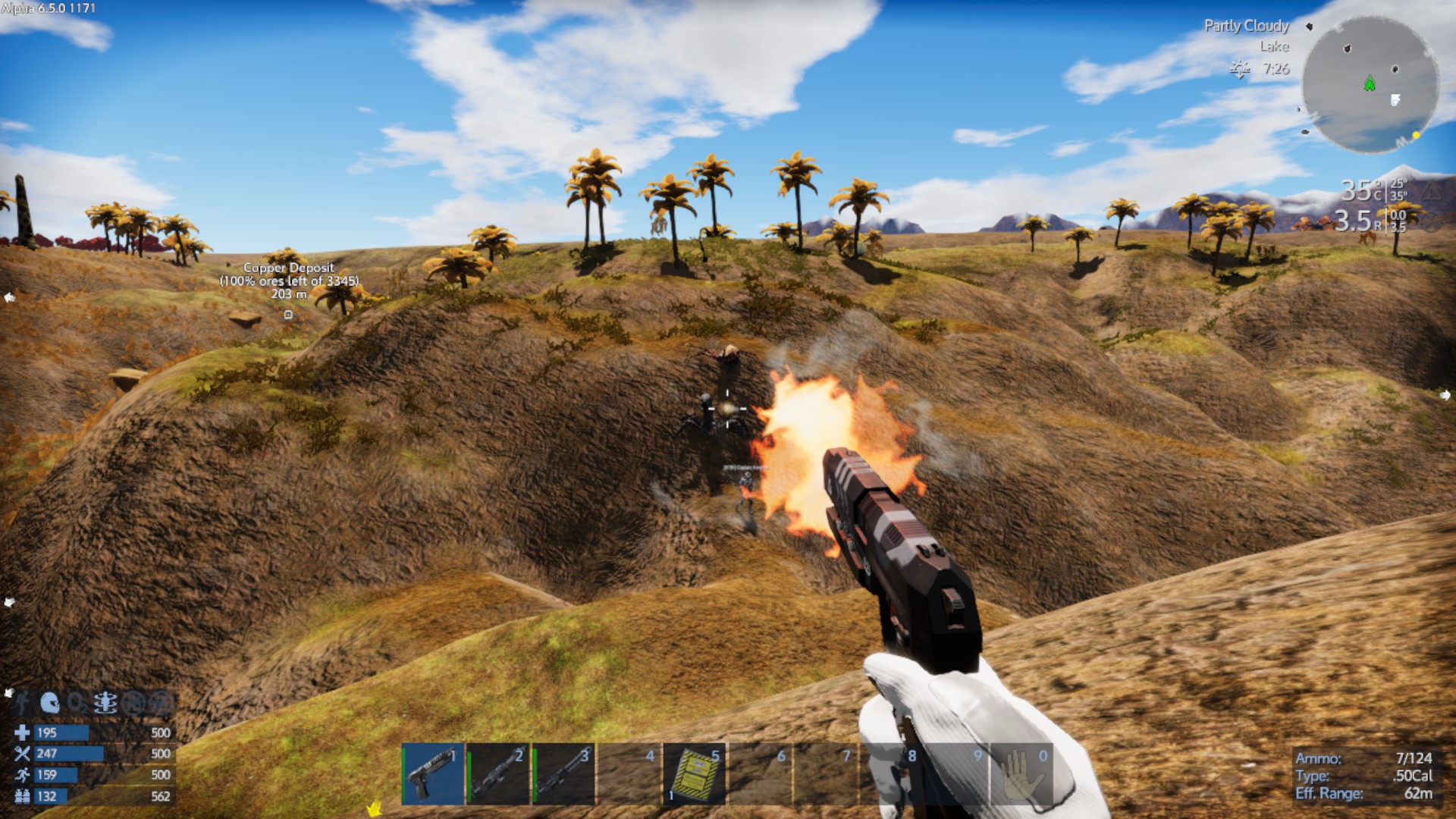Select the .50Cal pistol in hotbar slot 1
This screenshot has height=819, width=1456.
pos(432,773)
